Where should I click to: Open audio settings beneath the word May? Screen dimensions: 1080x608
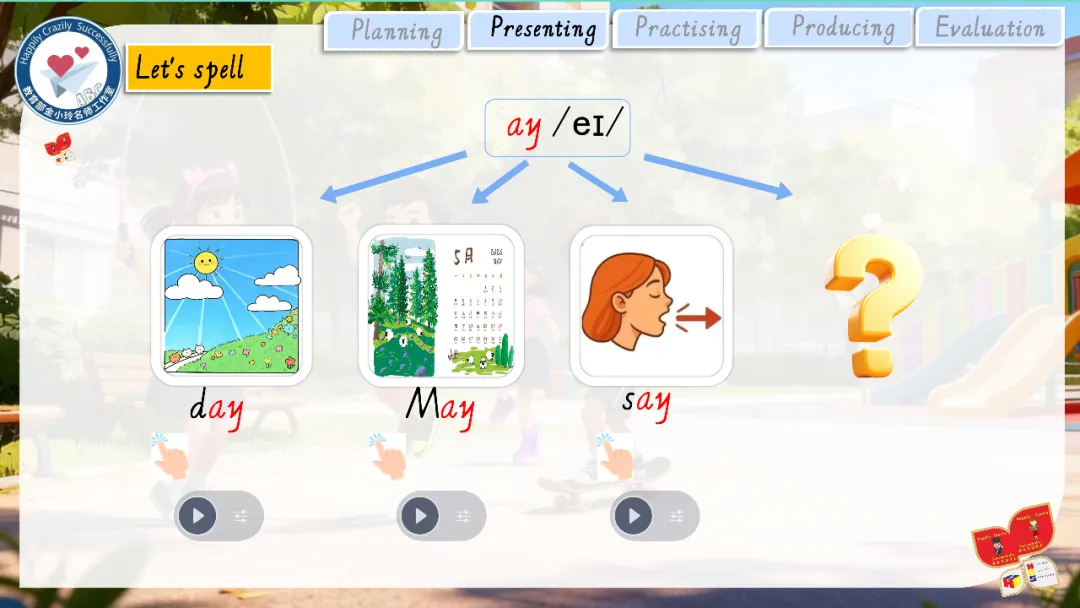463,516
